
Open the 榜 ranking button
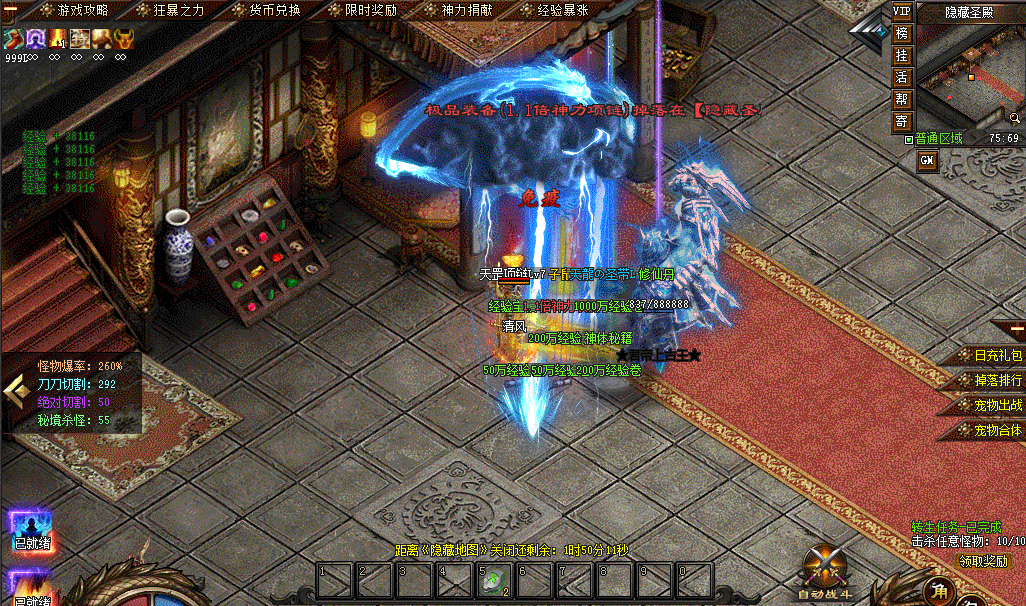point(902,33)
